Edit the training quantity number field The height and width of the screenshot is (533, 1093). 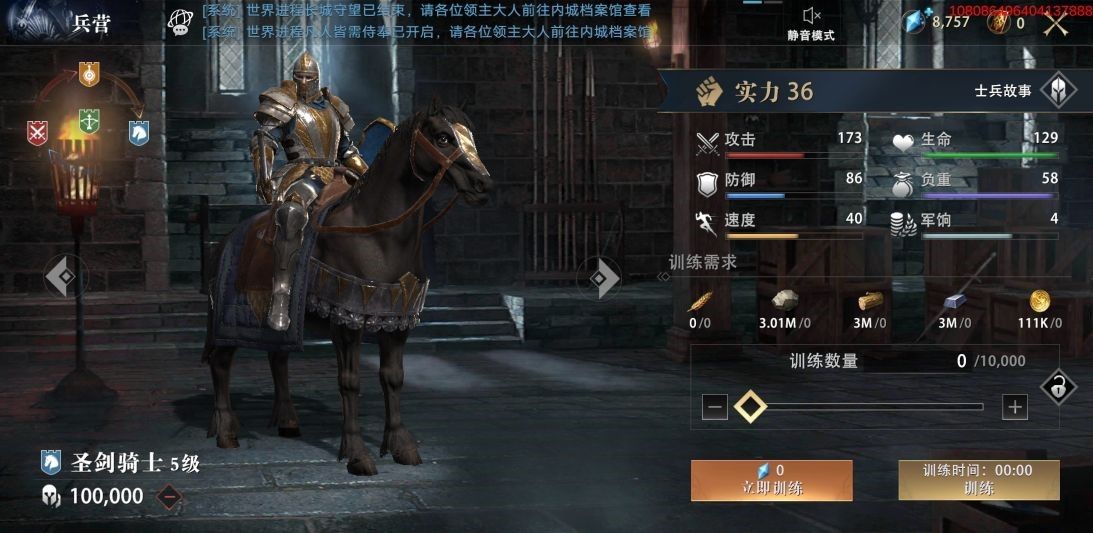[x=961, y=361]
